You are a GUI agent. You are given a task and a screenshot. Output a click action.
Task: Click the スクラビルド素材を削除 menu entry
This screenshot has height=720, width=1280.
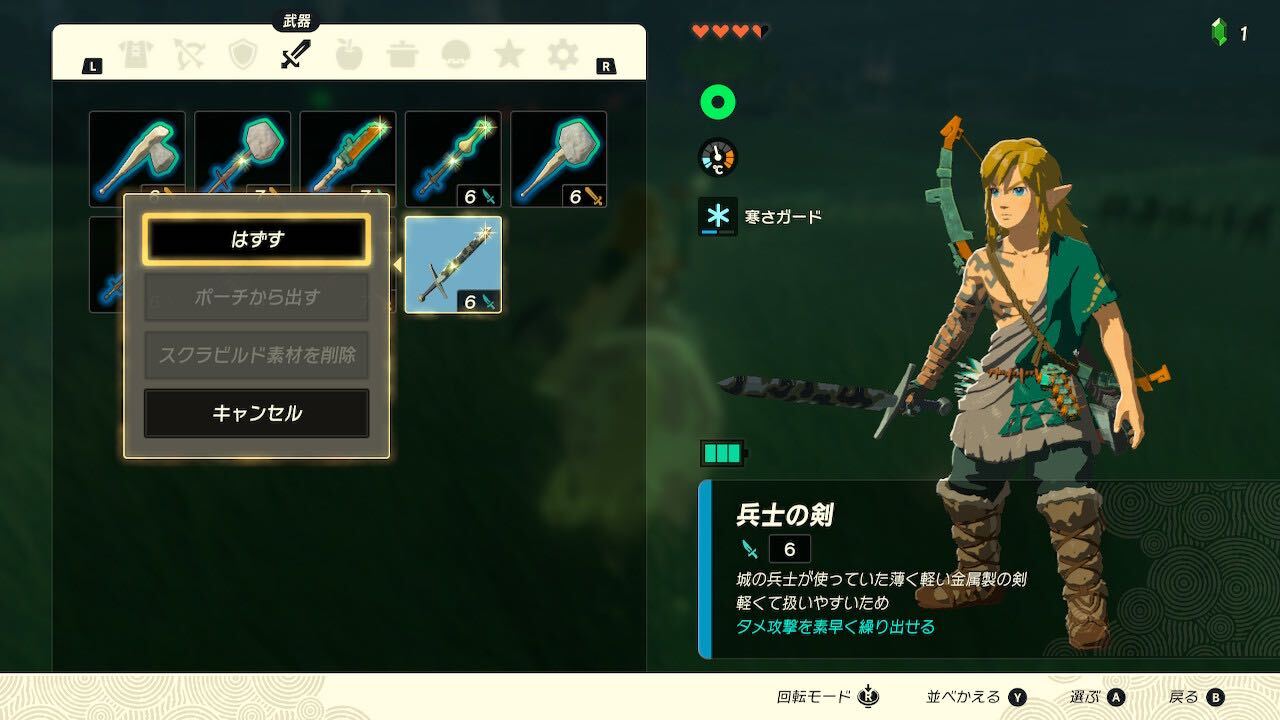pyautogui.click(x=256, y=355)
